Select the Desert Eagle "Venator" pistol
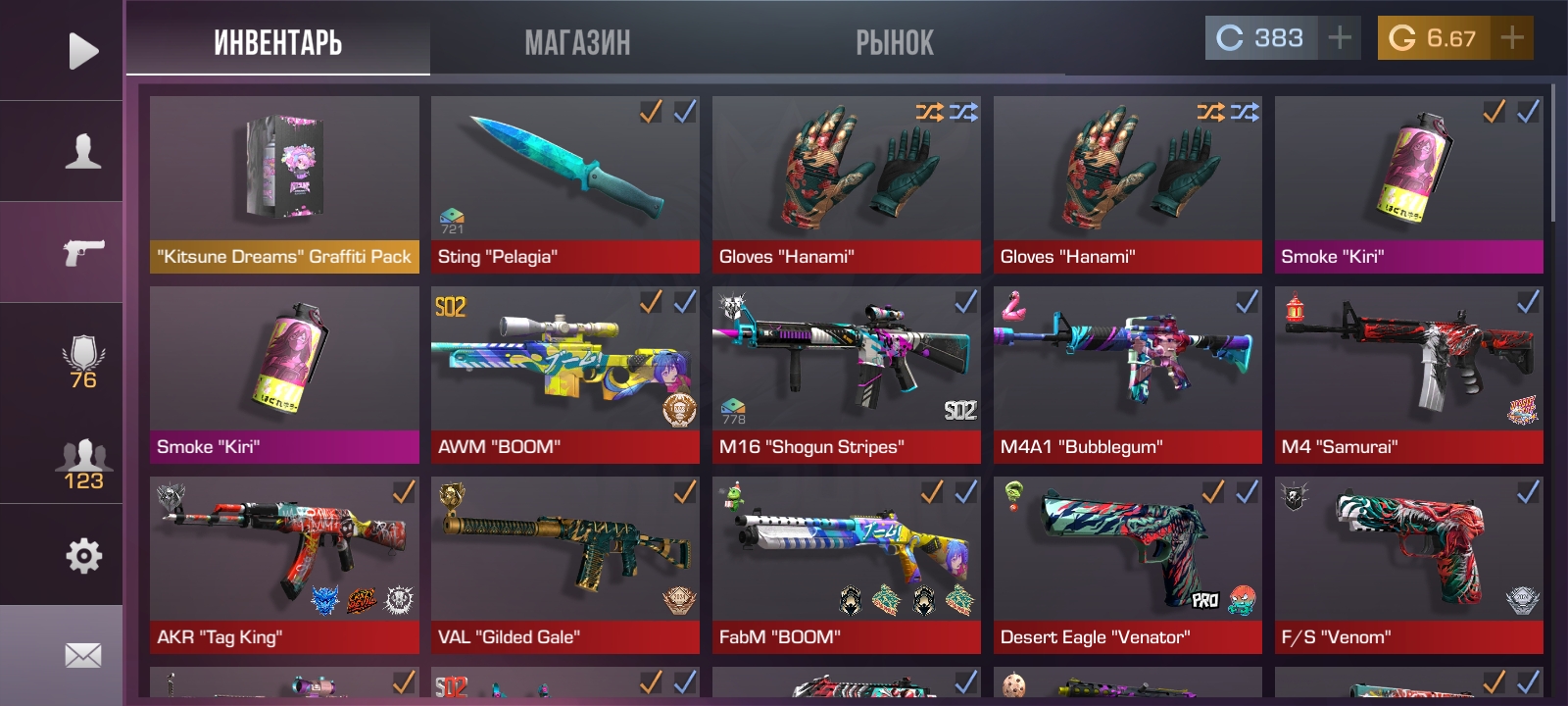Viewport: 1568px width, 706px height. click(x=1127, y=564)
